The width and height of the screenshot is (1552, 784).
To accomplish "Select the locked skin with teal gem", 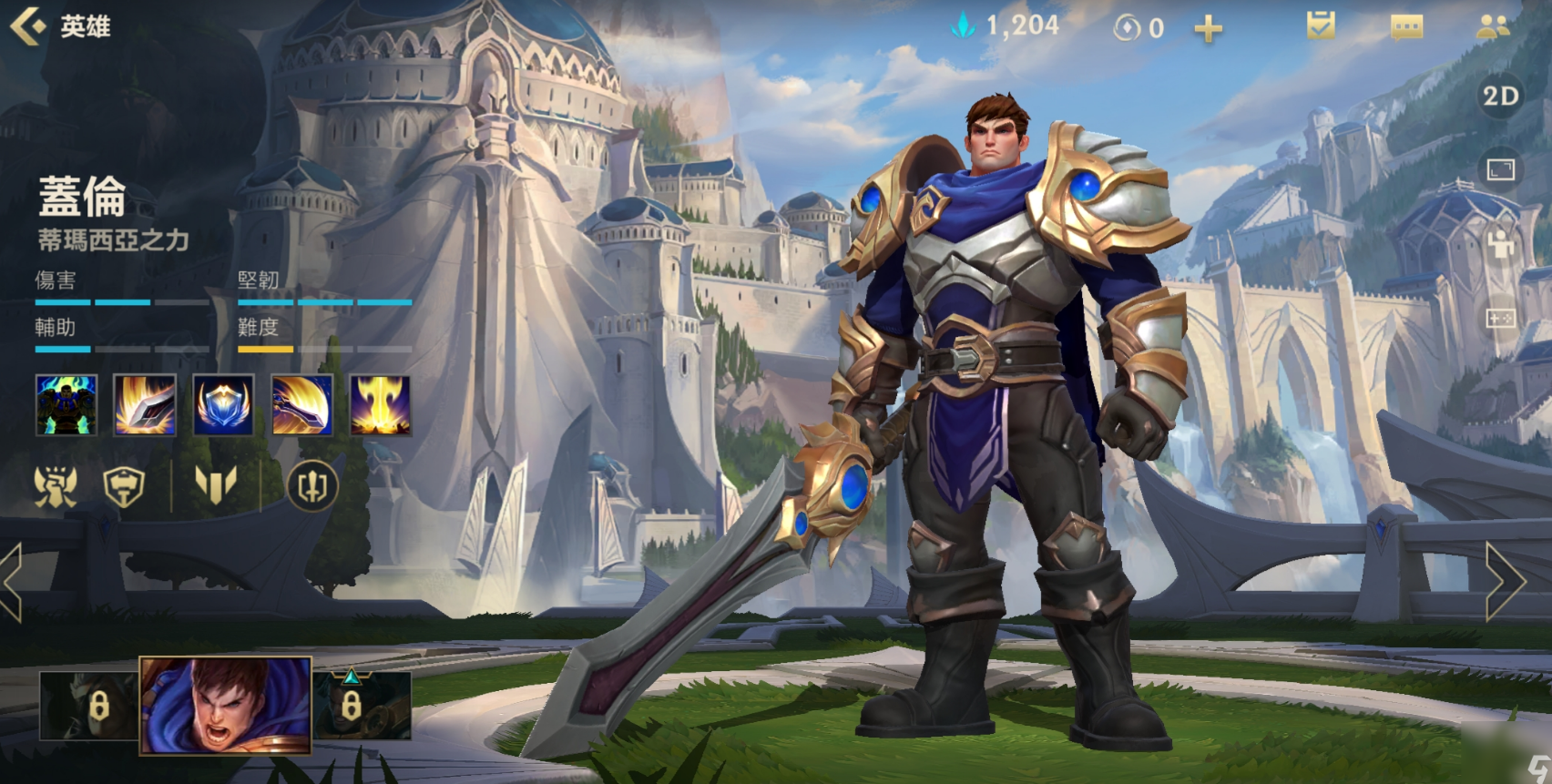I will 361,705.
